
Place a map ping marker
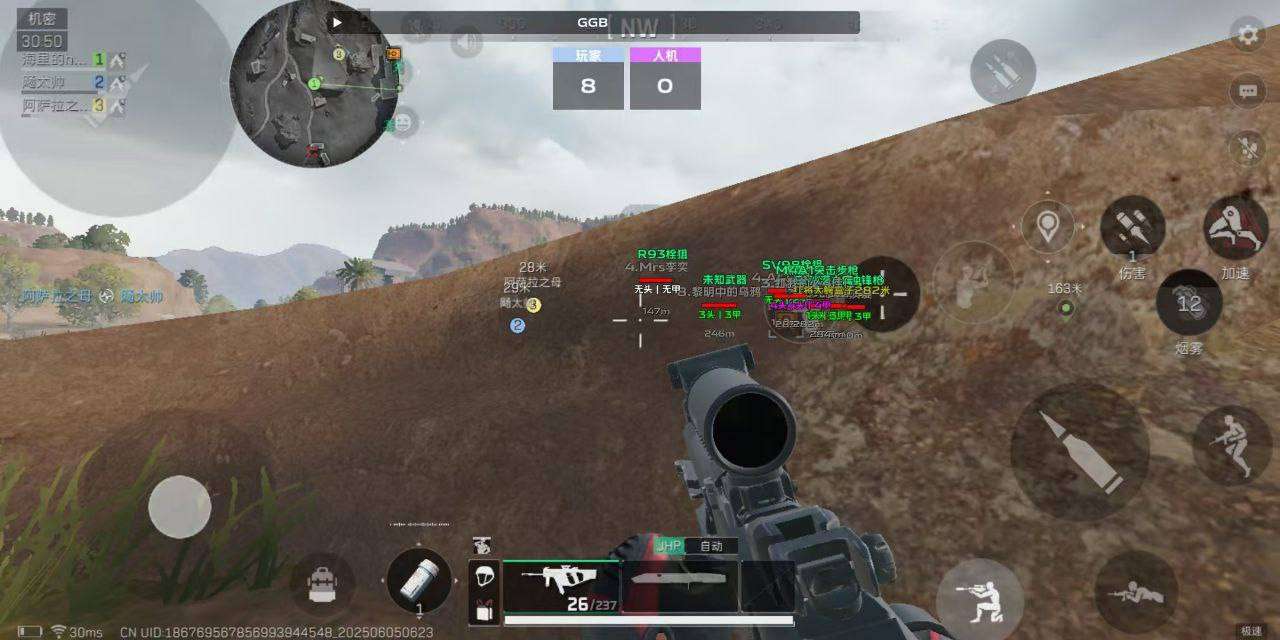pyautogui.click(x=1047, y=227)
